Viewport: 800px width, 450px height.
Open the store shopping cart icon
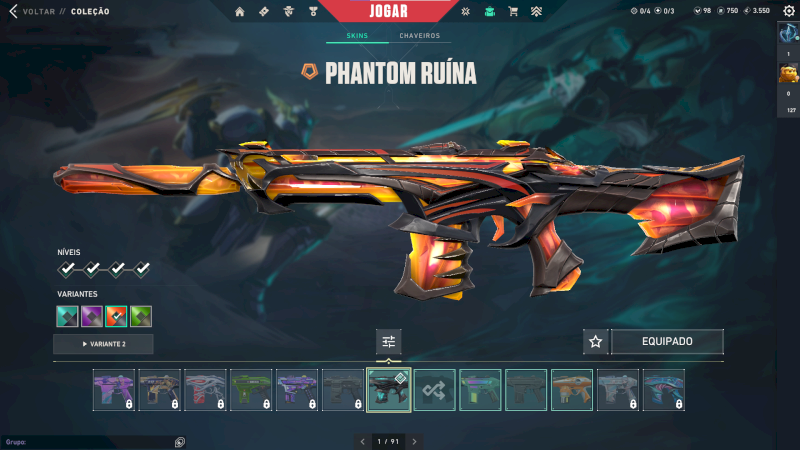(513, 11)
